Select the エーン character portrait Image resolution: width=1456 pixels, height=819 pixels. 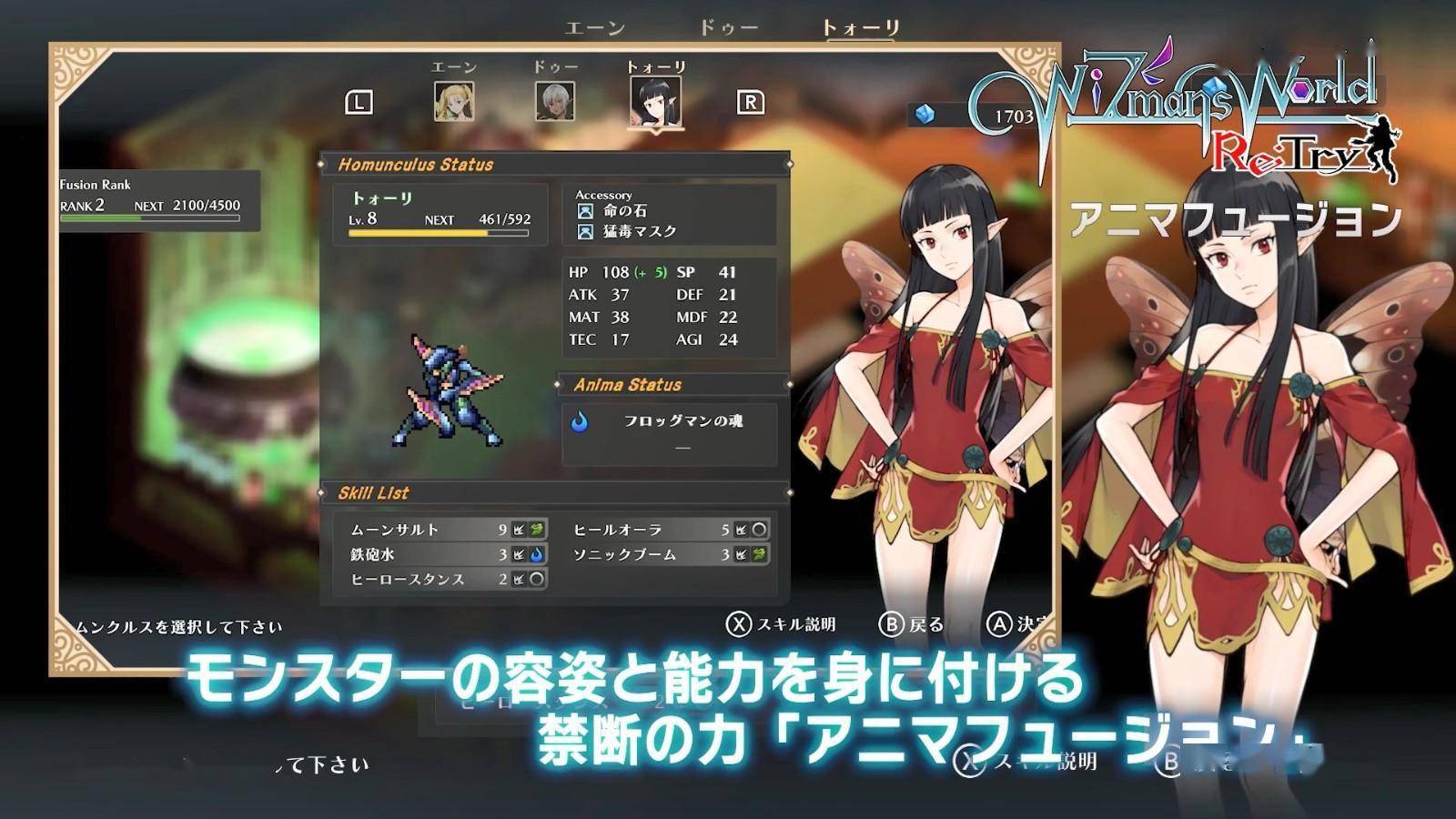click(x=453, y=102)
